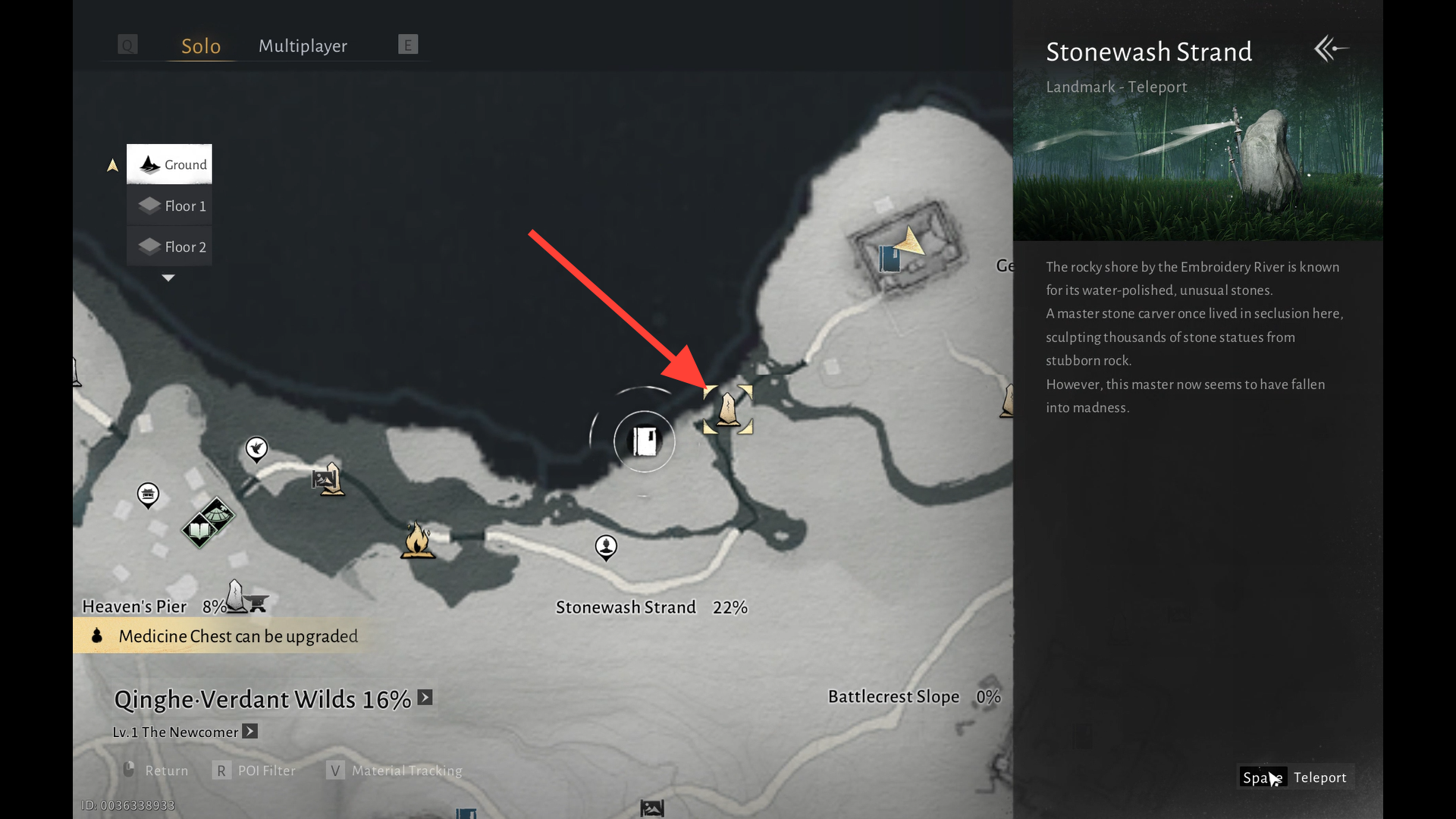
Task: Click the campfire map marker
Action: click(417, 540)
